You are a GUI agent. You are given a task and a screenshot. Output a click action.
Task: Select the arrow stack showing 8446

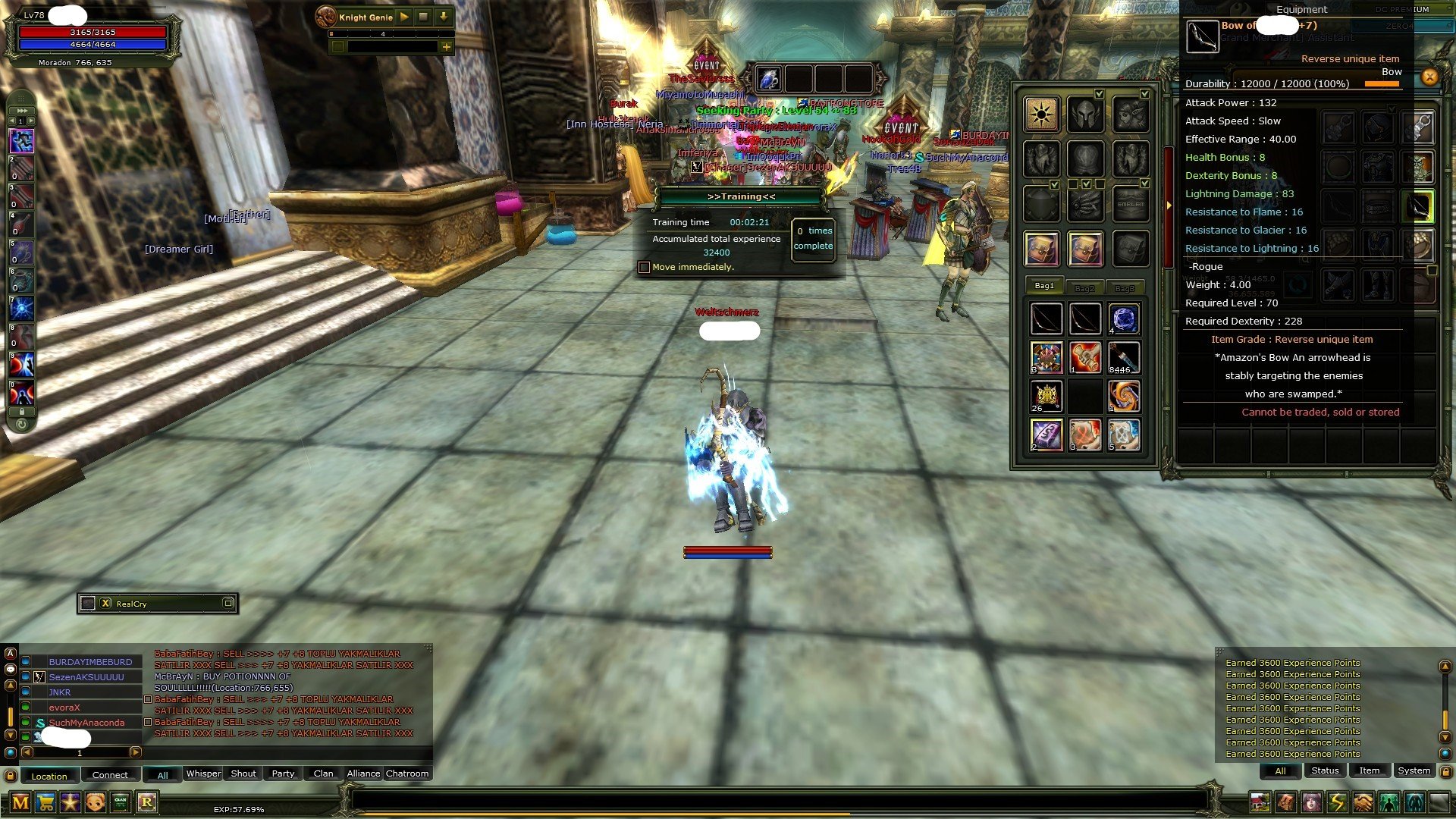pyautogui.click(x=1123, y=357)
